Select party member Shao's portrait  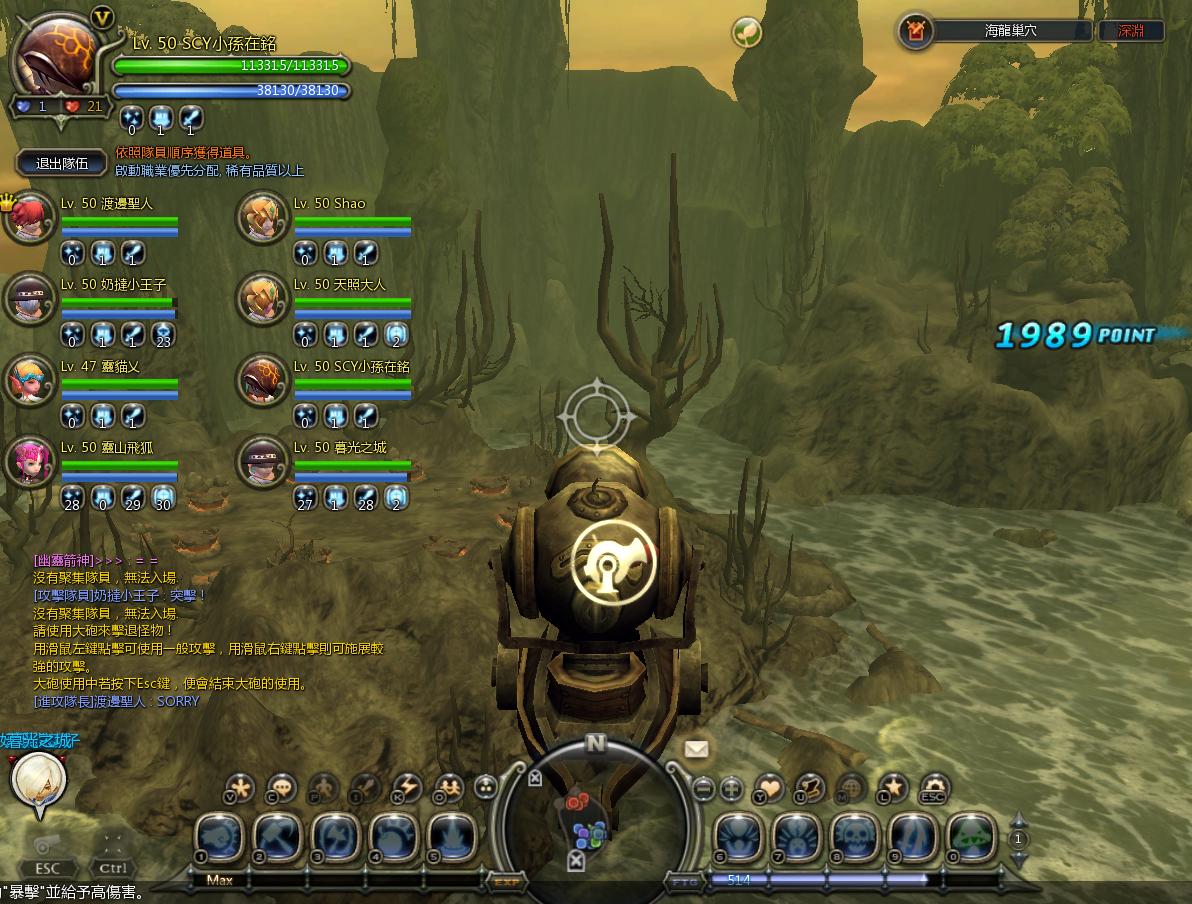coord(262,218)
